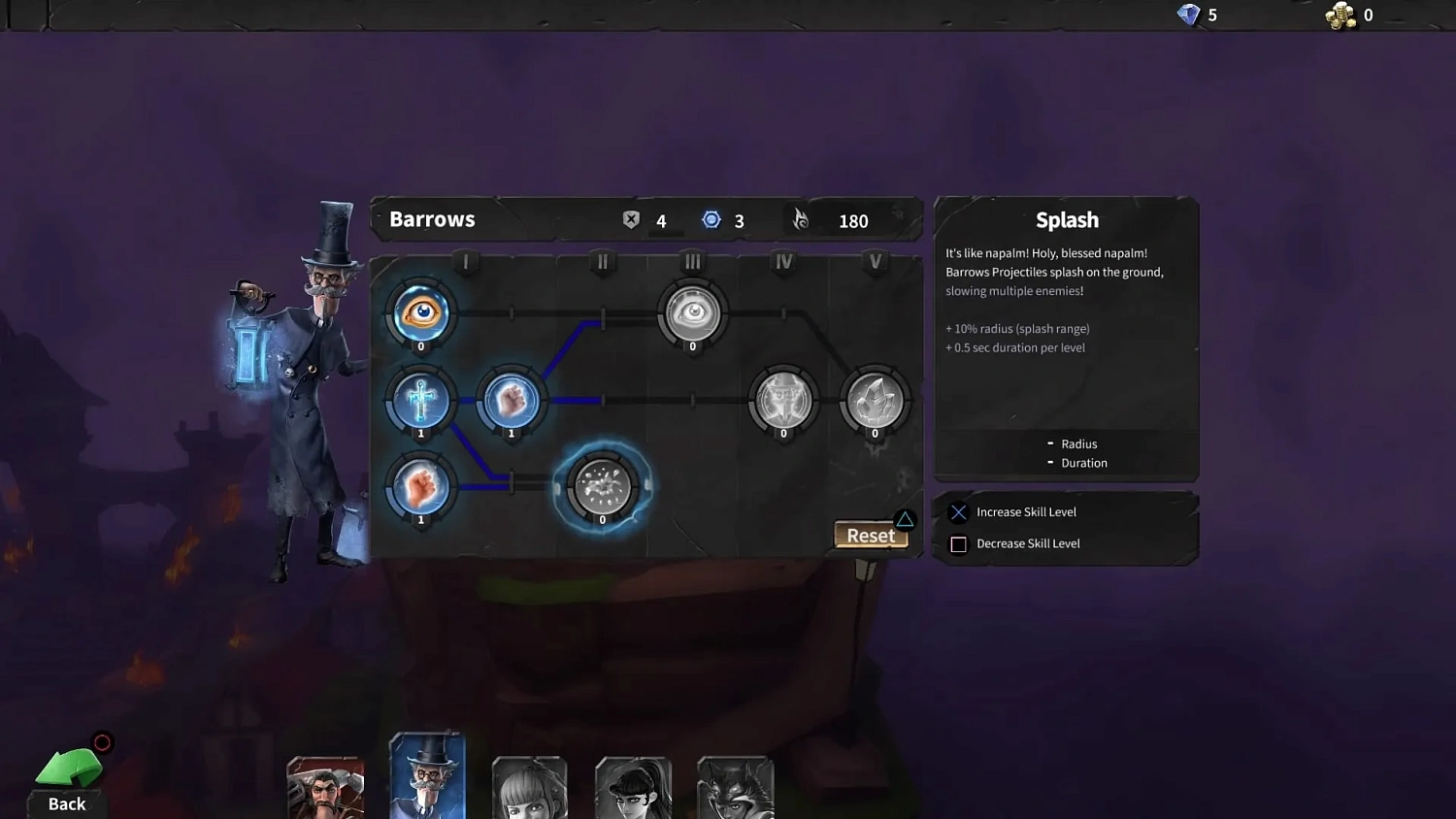Click the Back button
Screen dimensions: 1456x819
(x=66, y=776)
